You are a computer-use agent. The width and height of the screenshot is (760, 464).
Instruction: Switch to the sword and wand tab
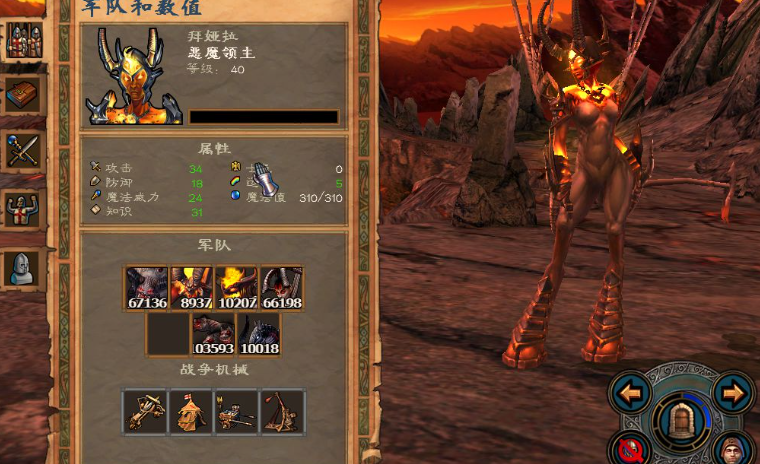pos(22,152)
